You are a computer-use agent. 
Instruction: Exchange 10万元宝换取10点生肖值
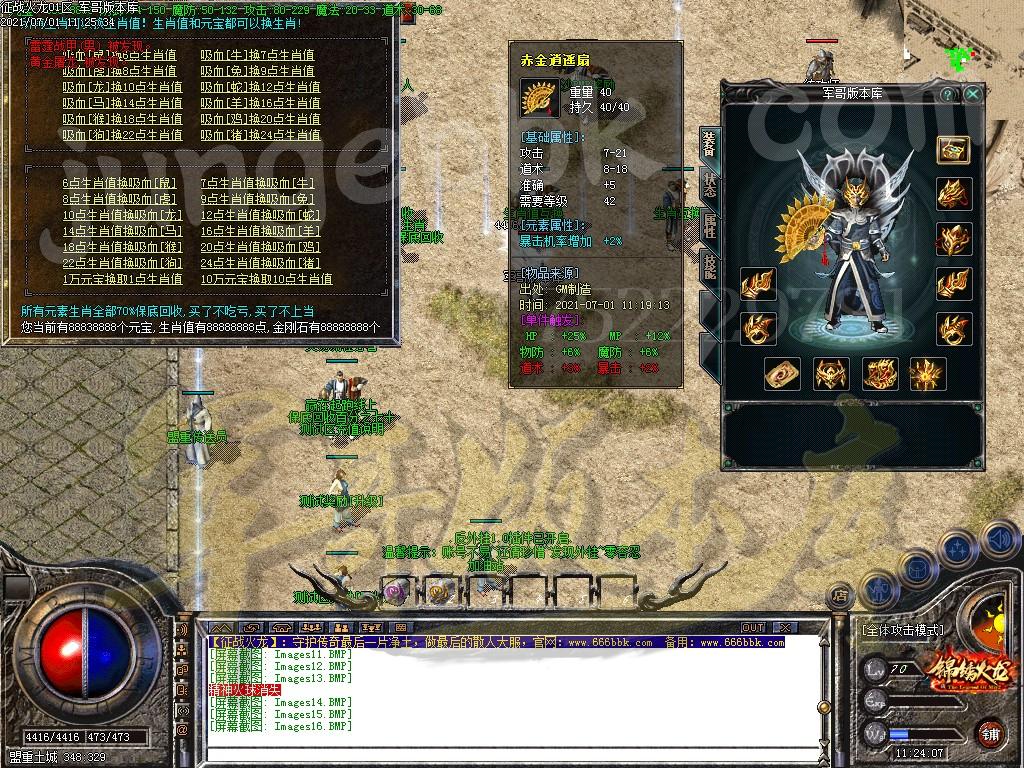(x=266, y=279)
